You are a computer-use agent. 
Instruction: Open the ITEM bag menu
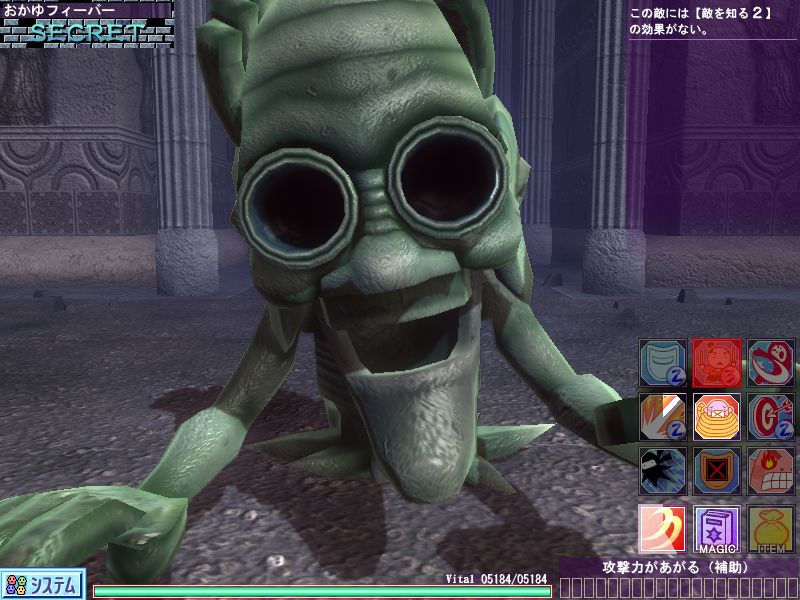tap(771, 529)
